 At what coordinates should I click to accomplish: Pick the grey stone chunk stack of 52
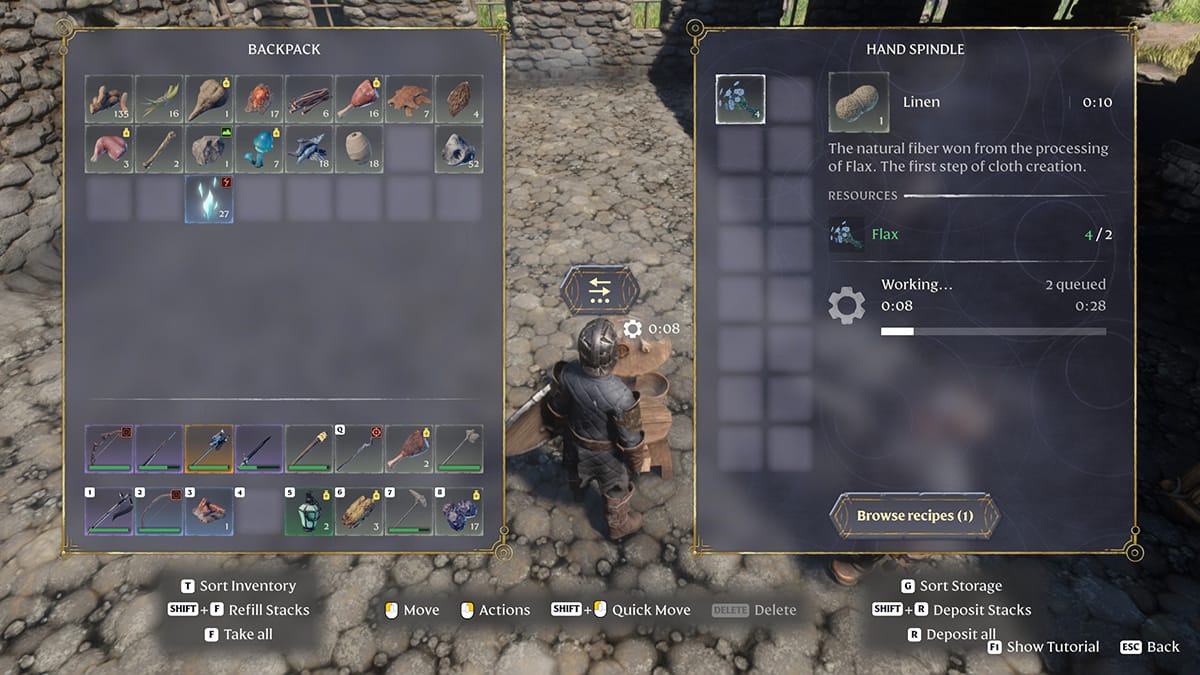[460, 149]
